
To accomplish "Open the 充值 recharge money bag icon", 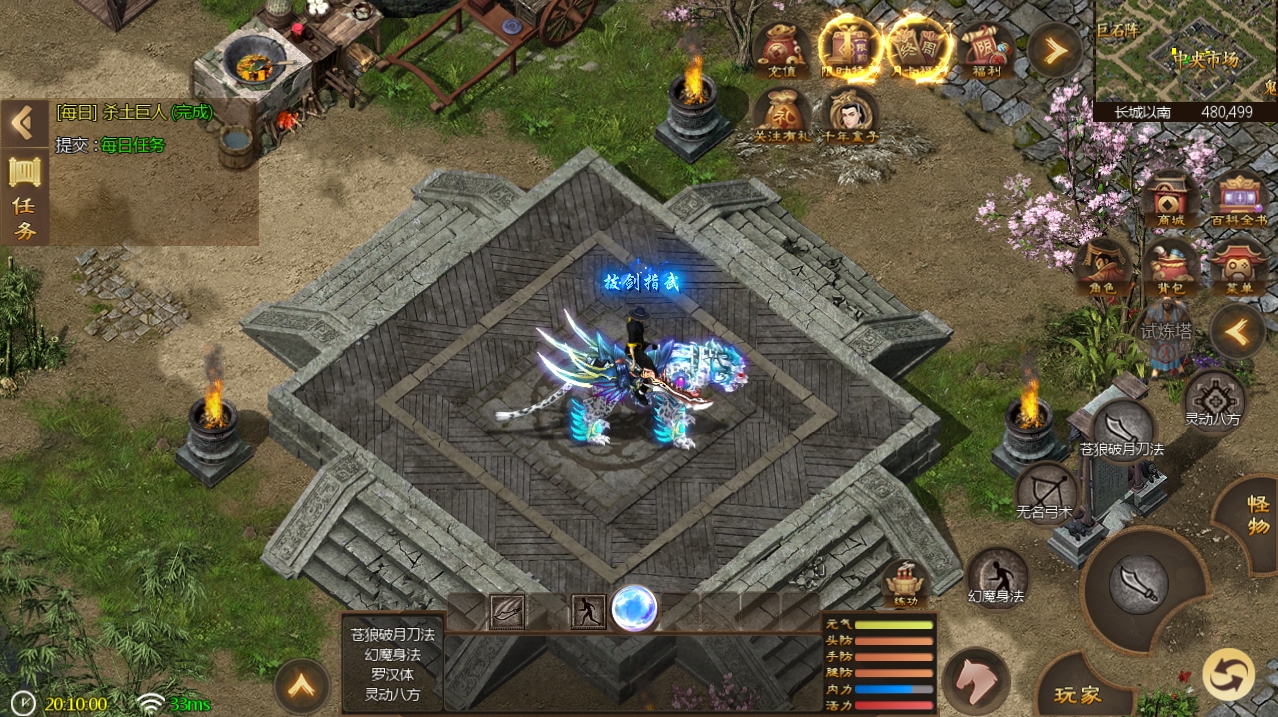I will [781, 48].
